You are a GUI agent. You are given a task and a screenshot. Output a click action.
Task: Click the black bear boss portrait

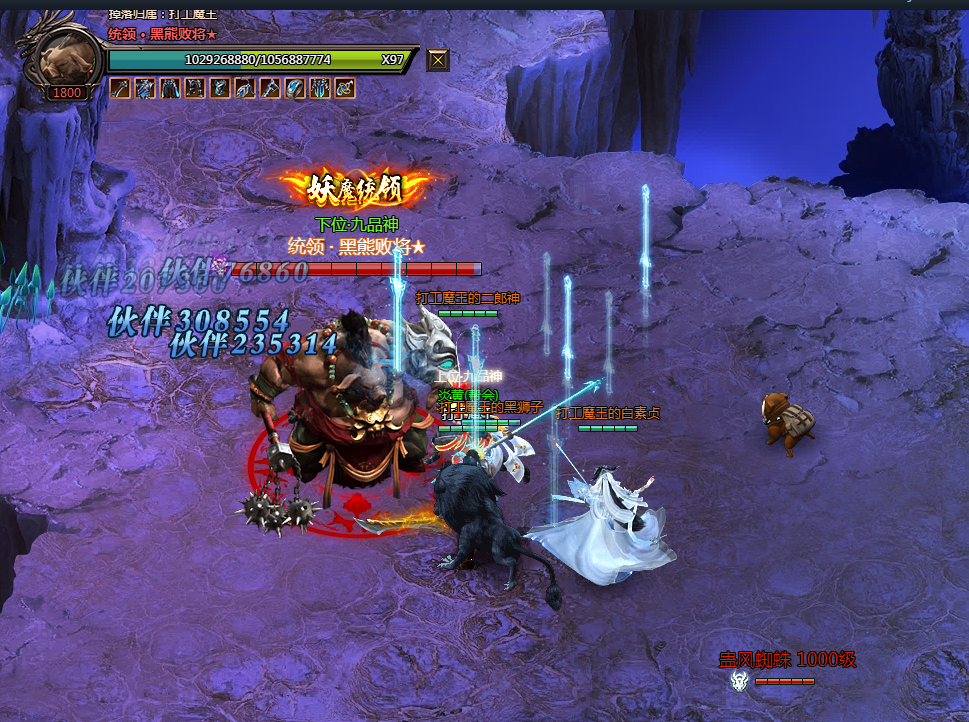[x=66, y=57]
